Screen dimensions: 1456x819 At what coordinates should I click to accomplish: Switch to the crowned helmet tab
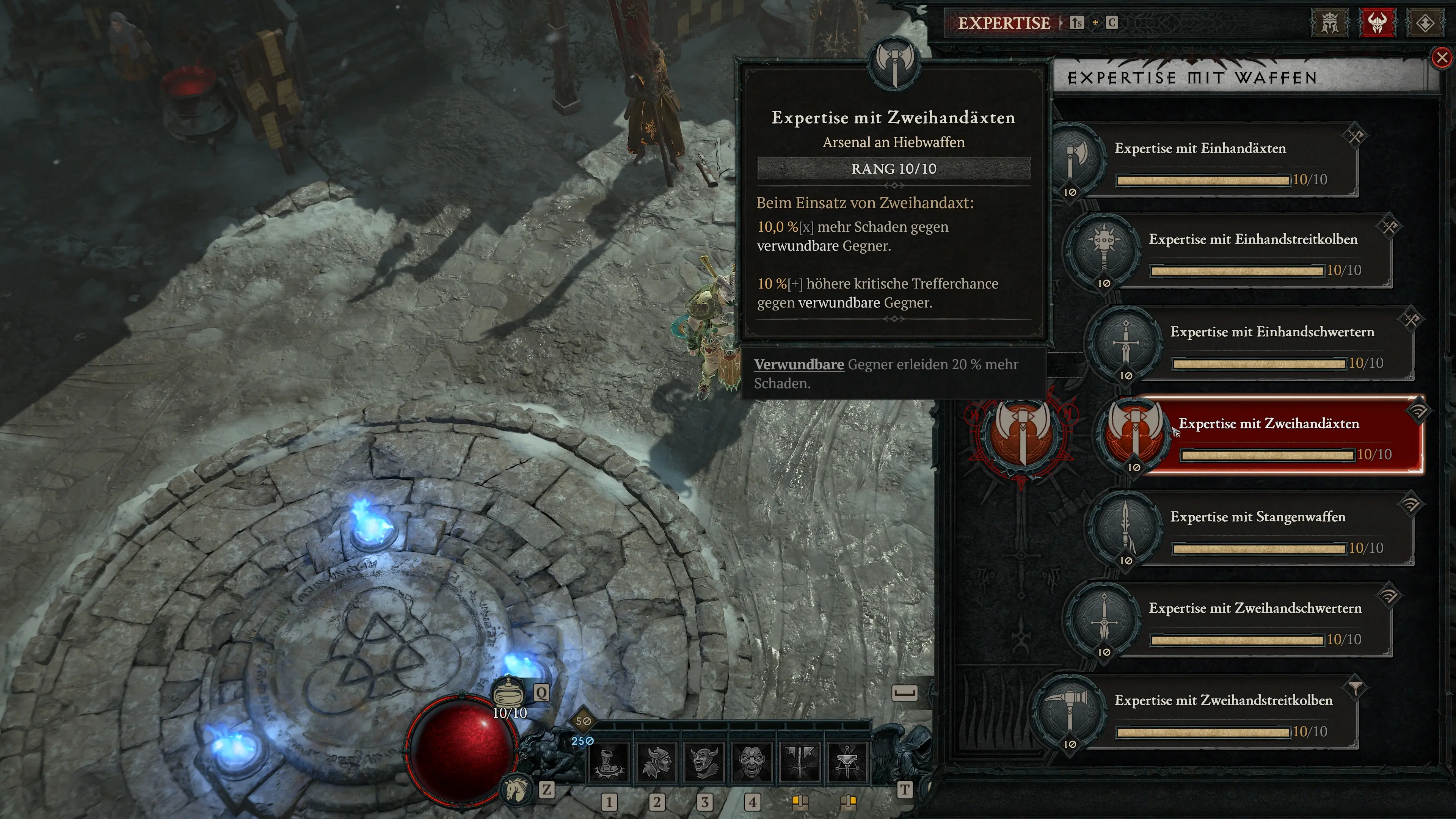[x=1329, y=23]
